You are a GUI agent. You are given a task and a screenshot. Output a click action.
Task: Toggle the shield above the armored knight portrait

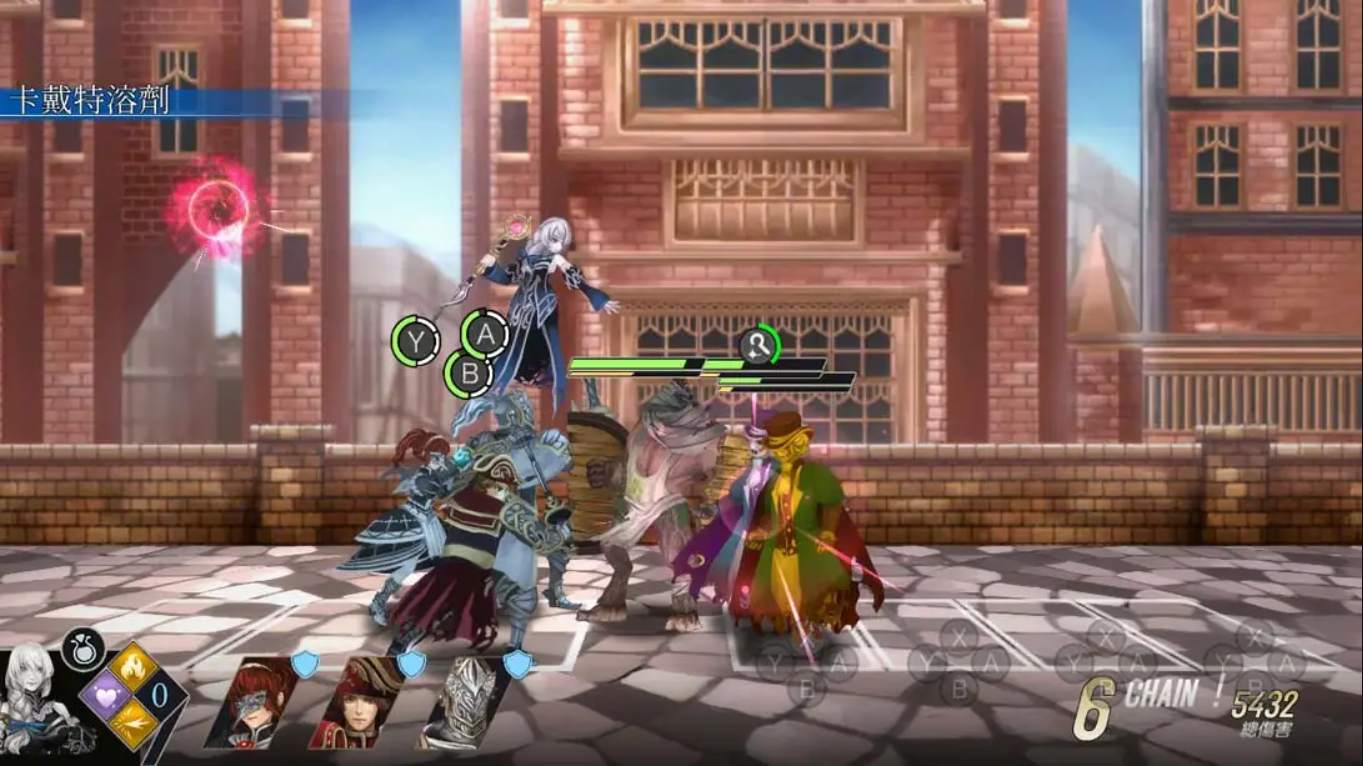518,665
